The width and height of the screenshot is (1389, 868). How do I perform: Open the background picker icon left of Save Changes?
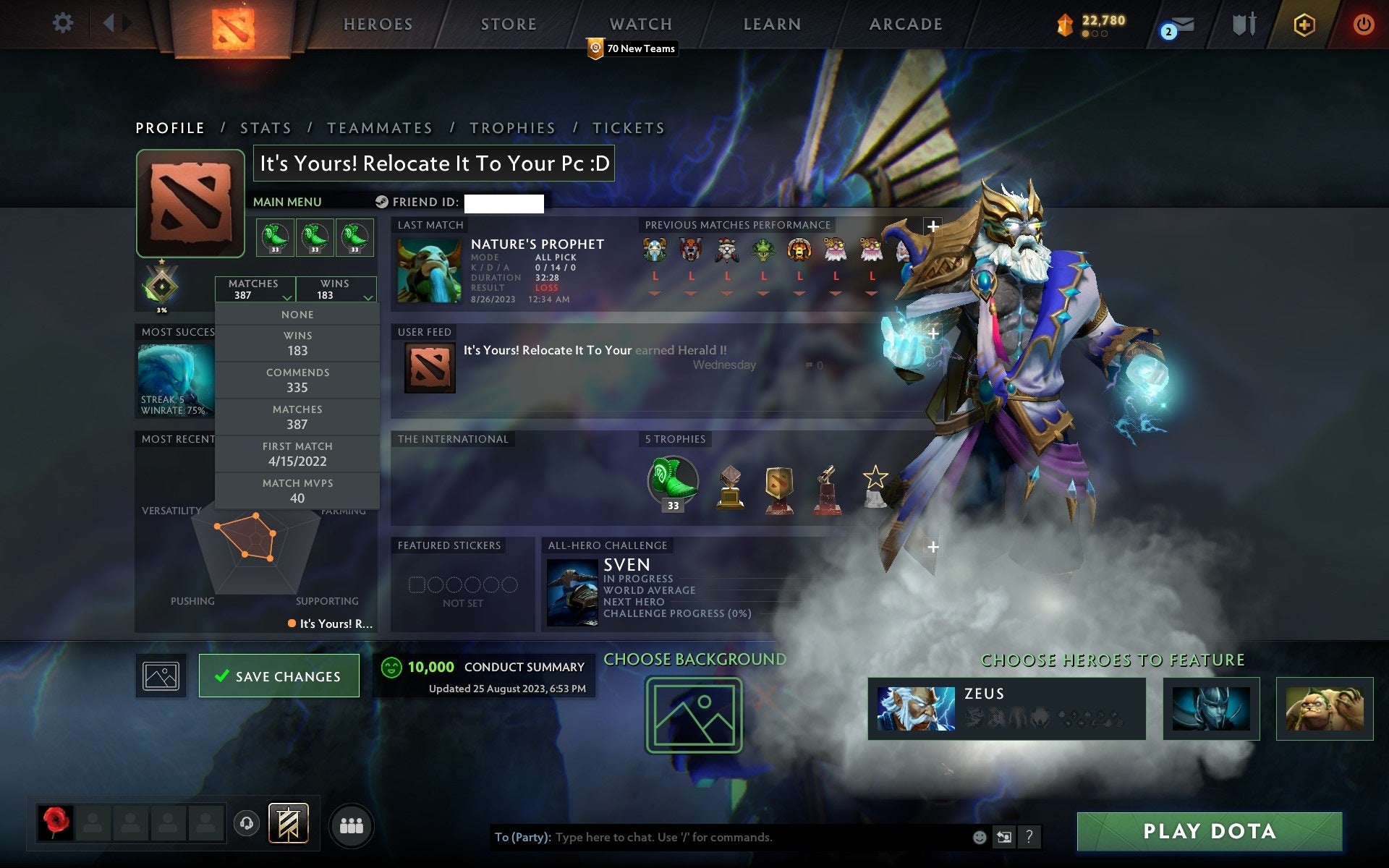(160, 674)
